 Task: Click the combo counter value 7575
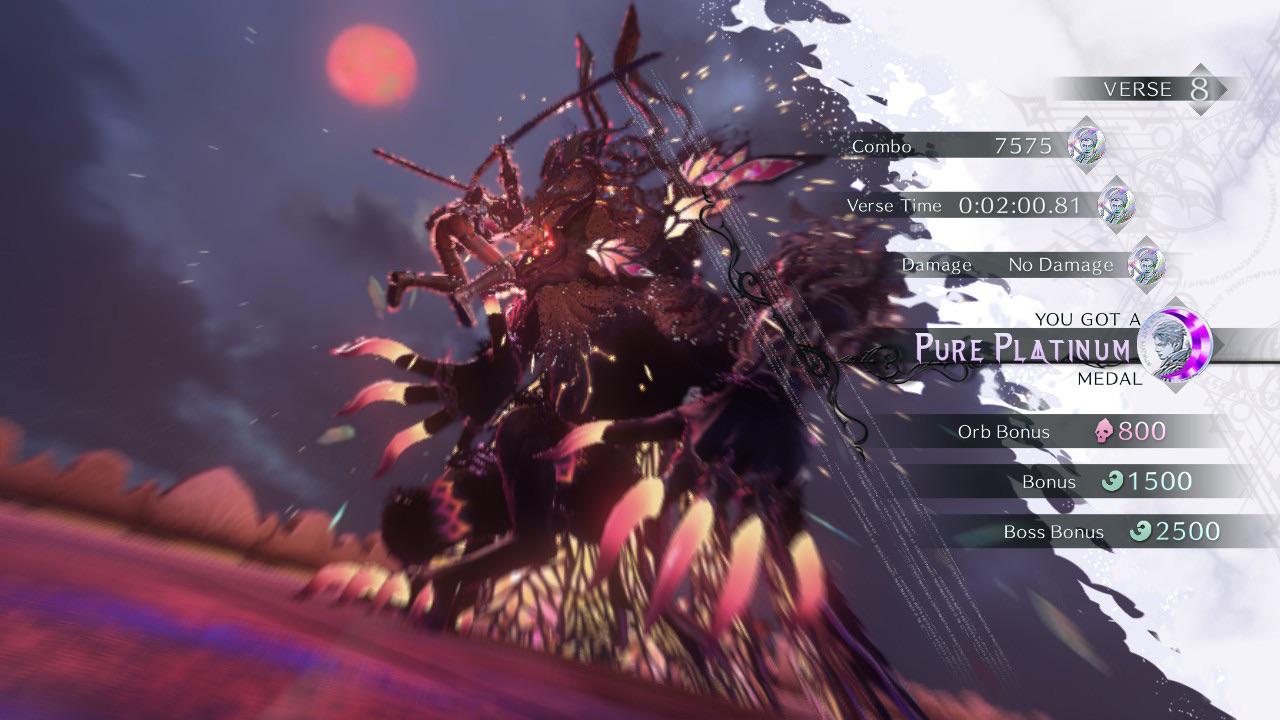click(x=1025, y=146)
